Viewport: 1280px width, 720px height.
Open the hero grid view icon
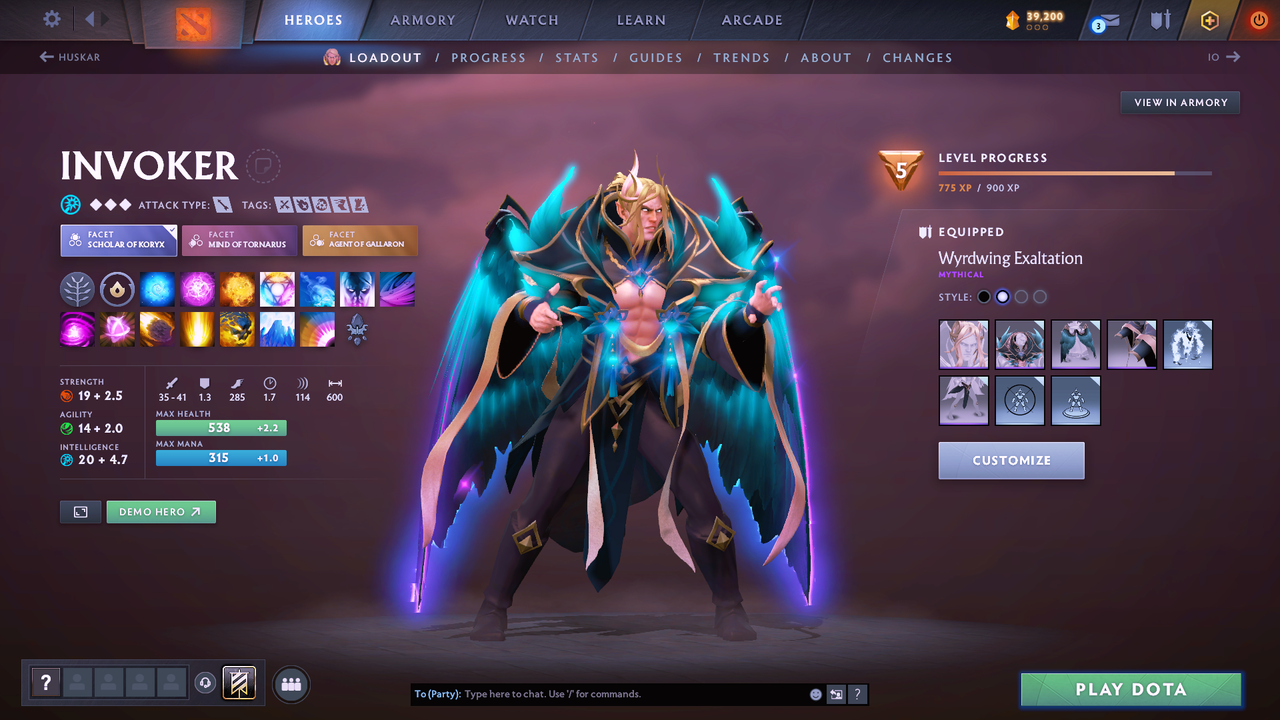coord(80,512)
